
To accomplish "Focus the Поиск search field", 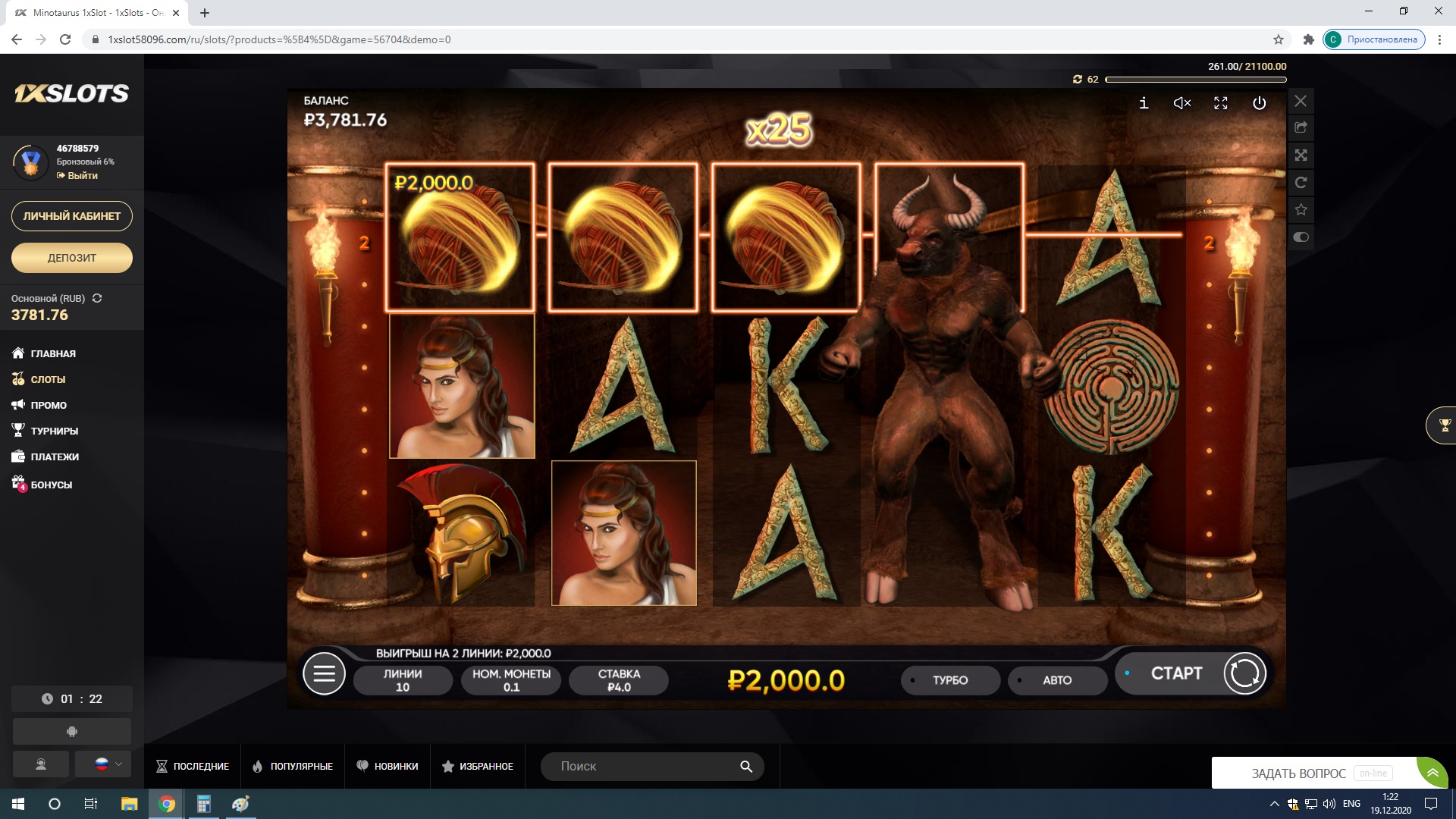I will [x=645, y=766].
